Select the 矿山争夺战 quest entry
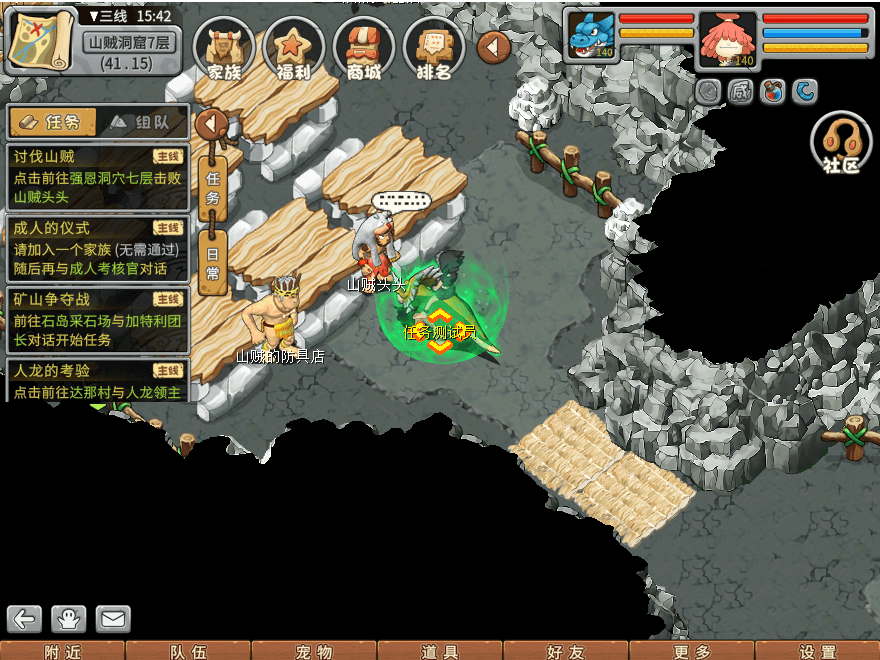The height and width of the screenshot is (660, 880). click(97, 319)
